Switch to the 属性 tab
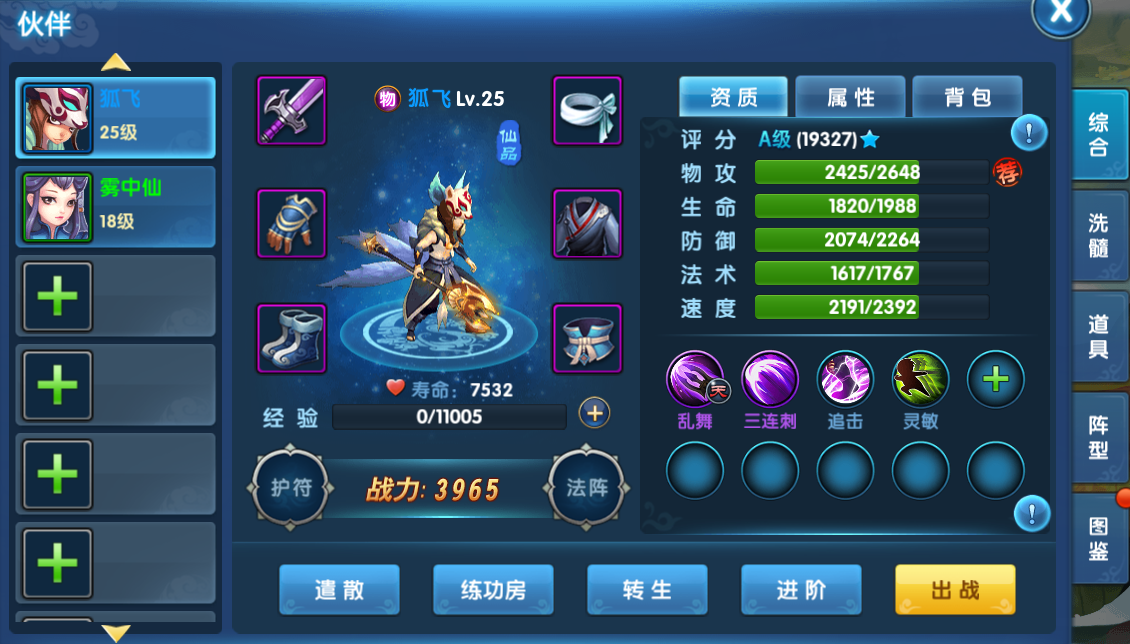This screenshot has width=1130, height=644. (850, 97)
